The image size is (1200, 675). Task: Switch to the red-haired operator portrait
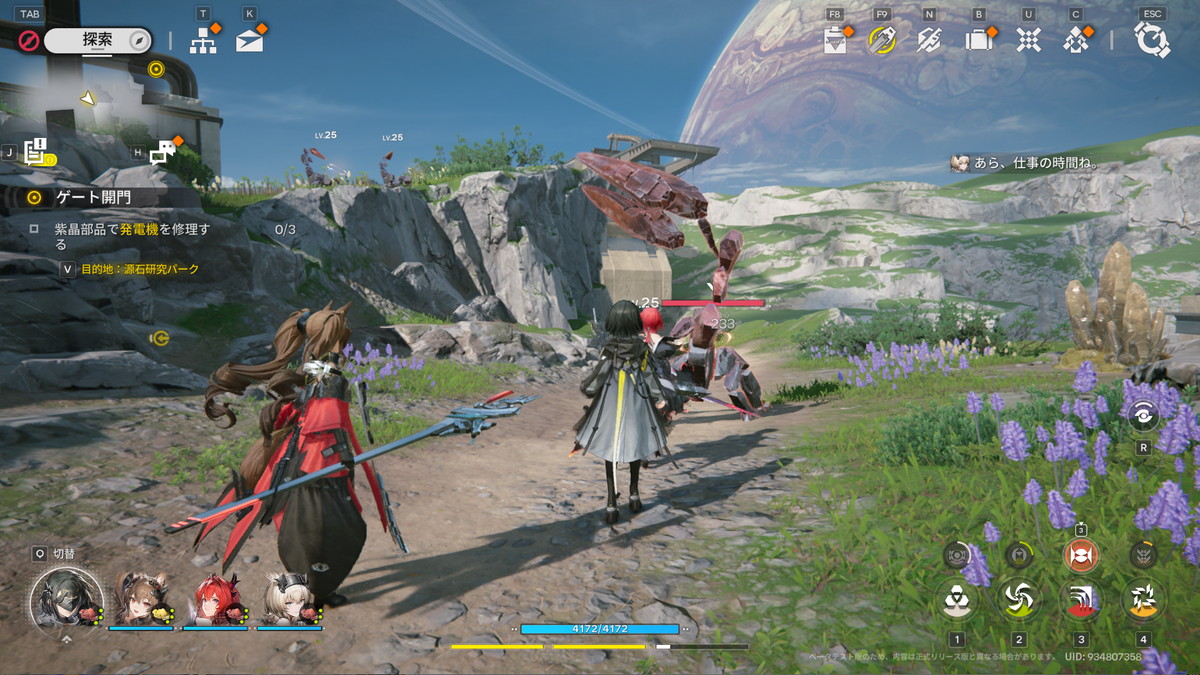216,599
